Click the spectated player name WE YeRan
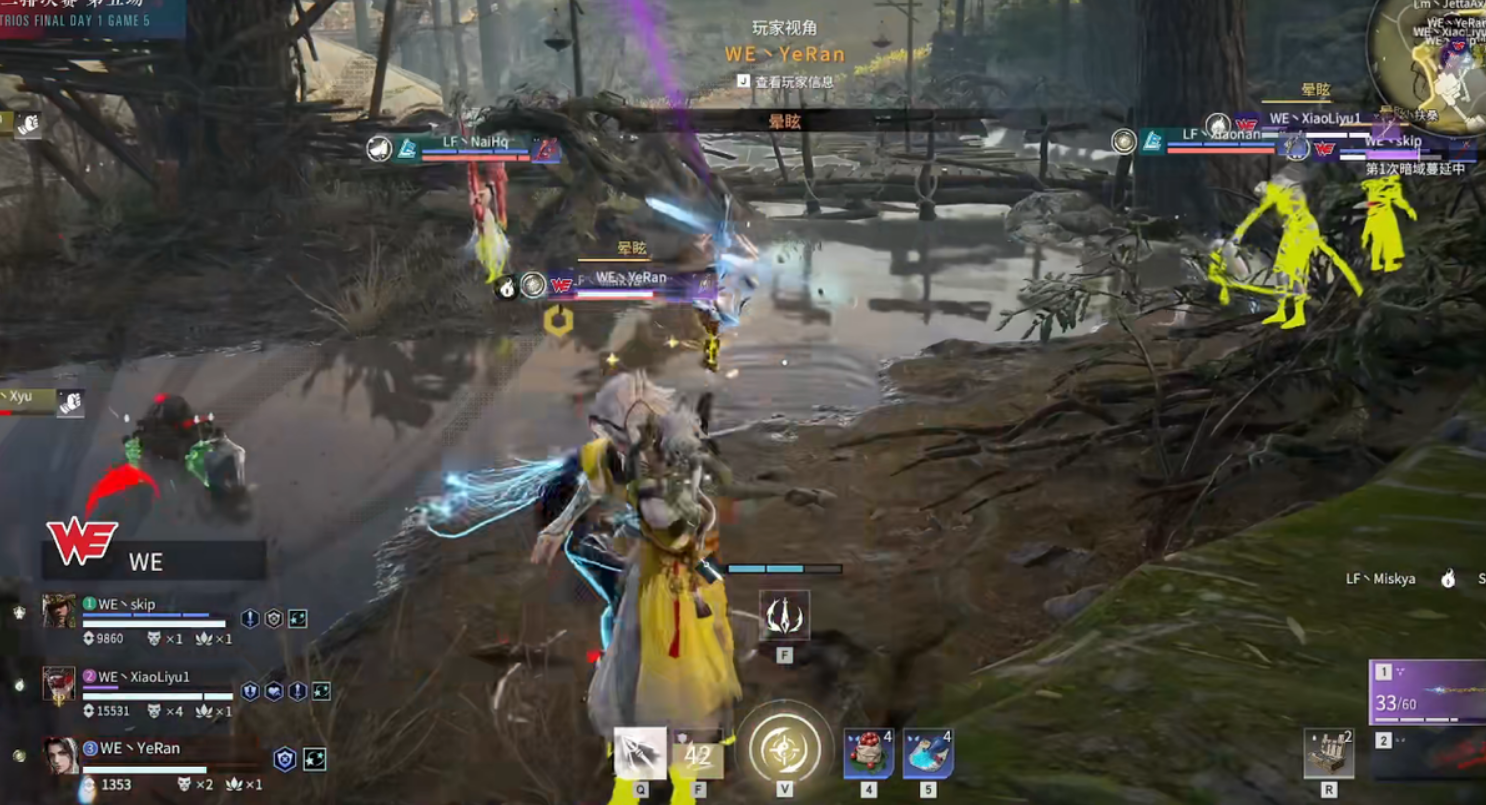This screenshot has width=1486, height=805. [x=785, y=54]
